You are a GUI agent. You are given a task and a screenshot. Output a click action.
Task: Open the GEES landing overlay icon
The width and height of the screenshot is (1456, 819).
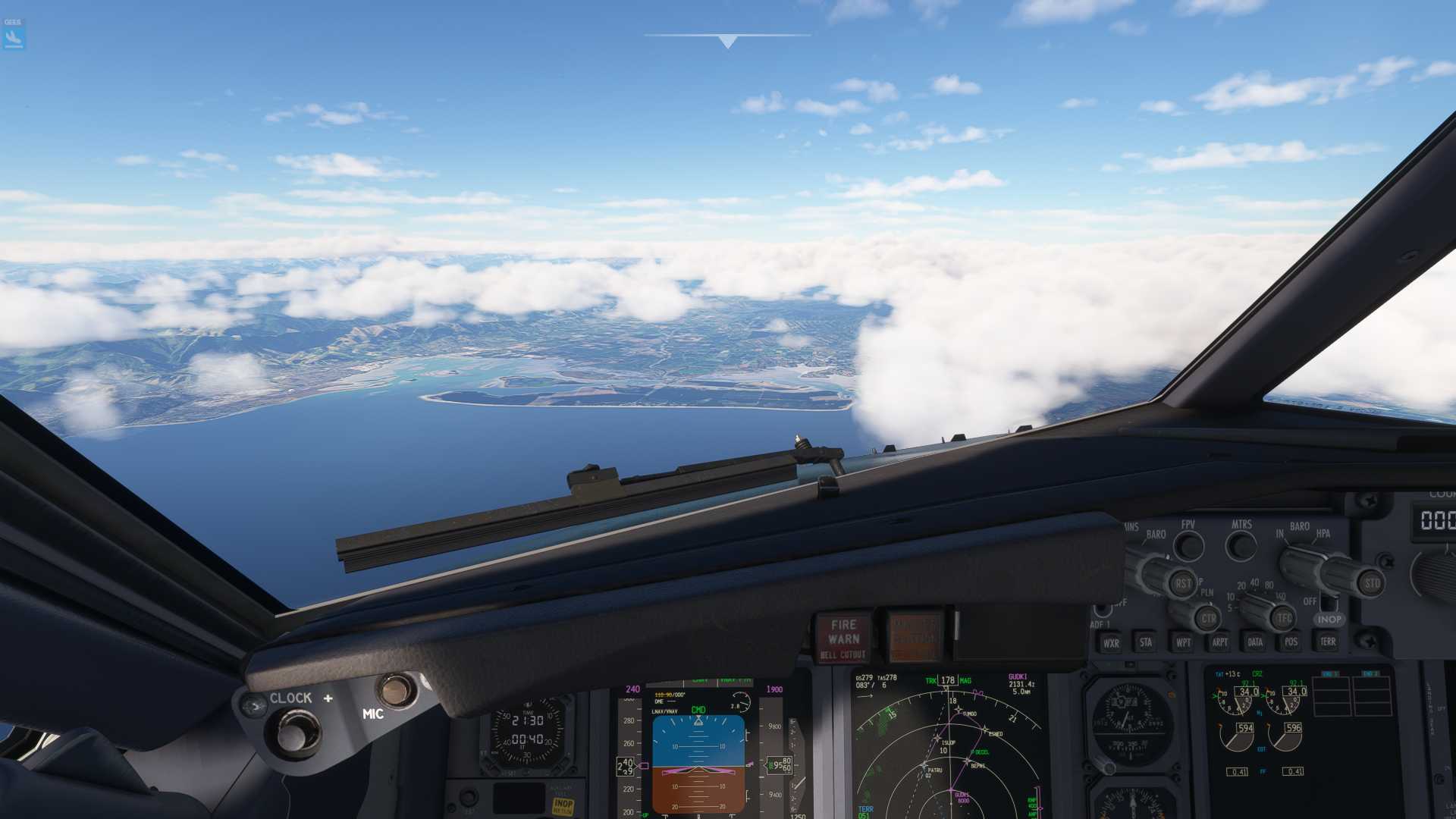click(14, 34)
